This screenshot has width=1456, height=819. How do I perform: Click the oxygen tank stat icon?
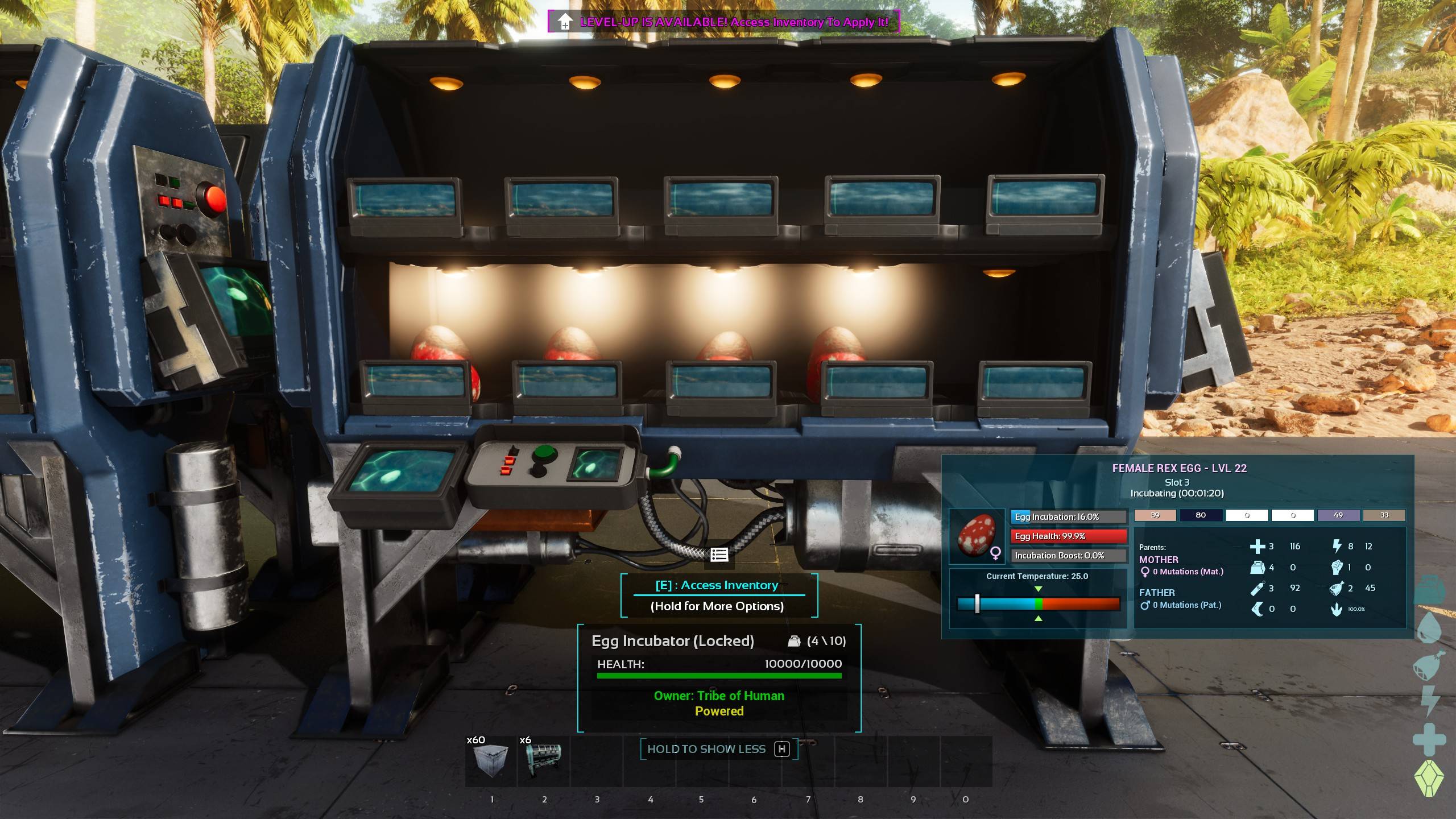point(1258,589)
